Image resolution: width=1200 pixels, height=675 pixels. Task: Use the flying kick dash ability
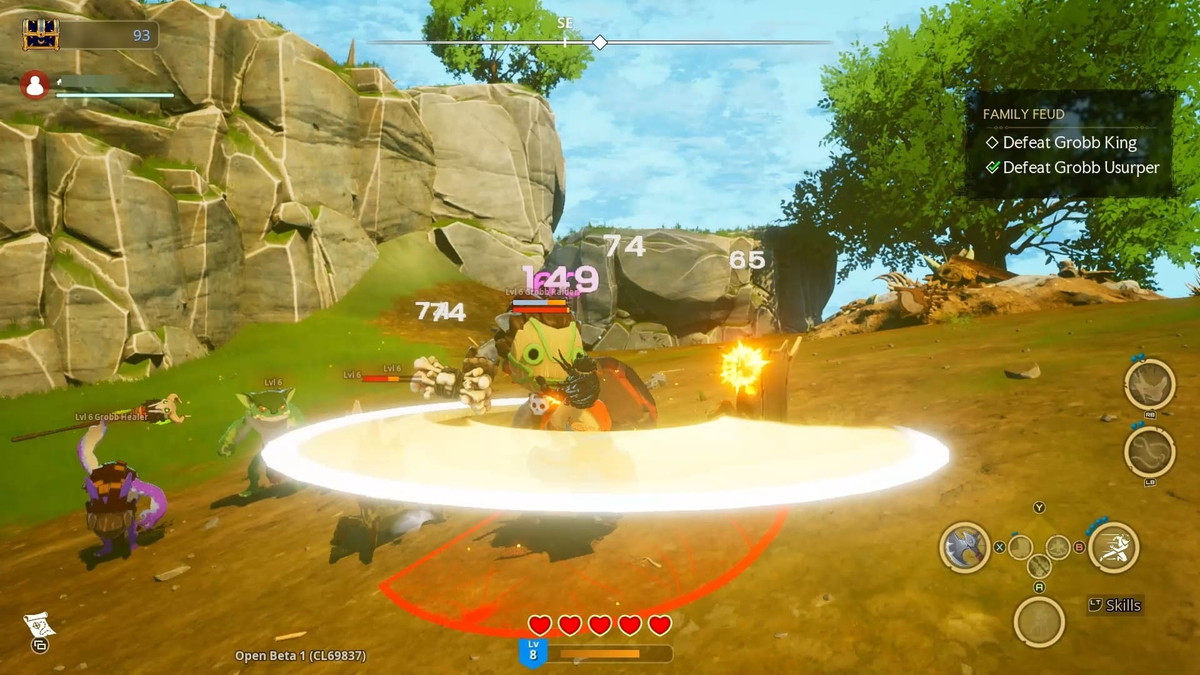coord(1112,548)
